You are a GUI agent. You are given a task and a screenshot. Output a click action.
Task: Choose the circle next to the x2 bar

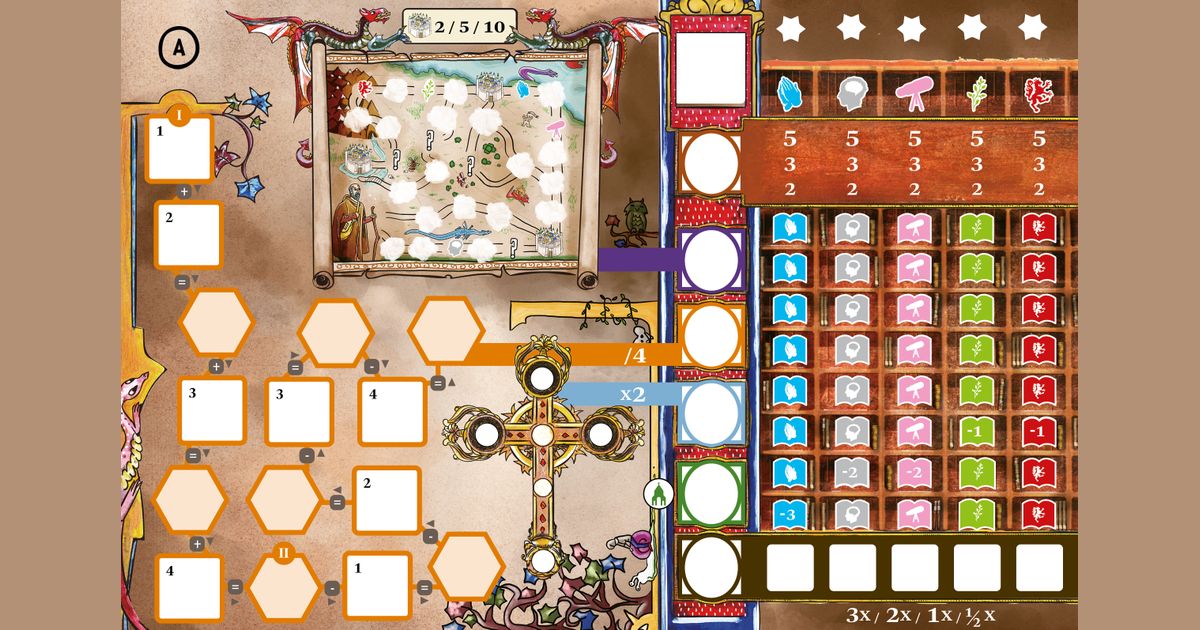(710, 412)
